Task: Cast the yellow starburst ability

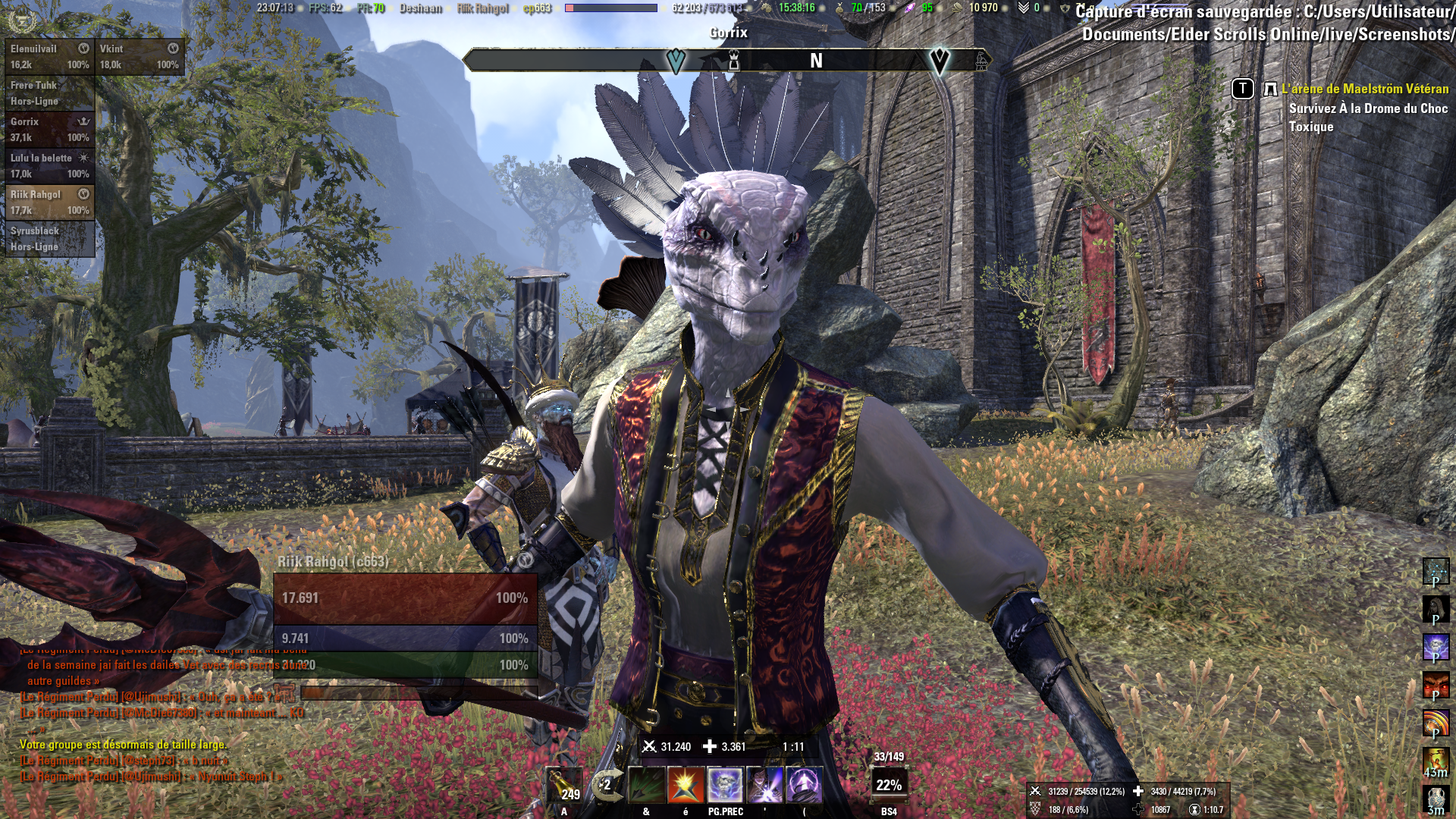Action: [686, 785]
